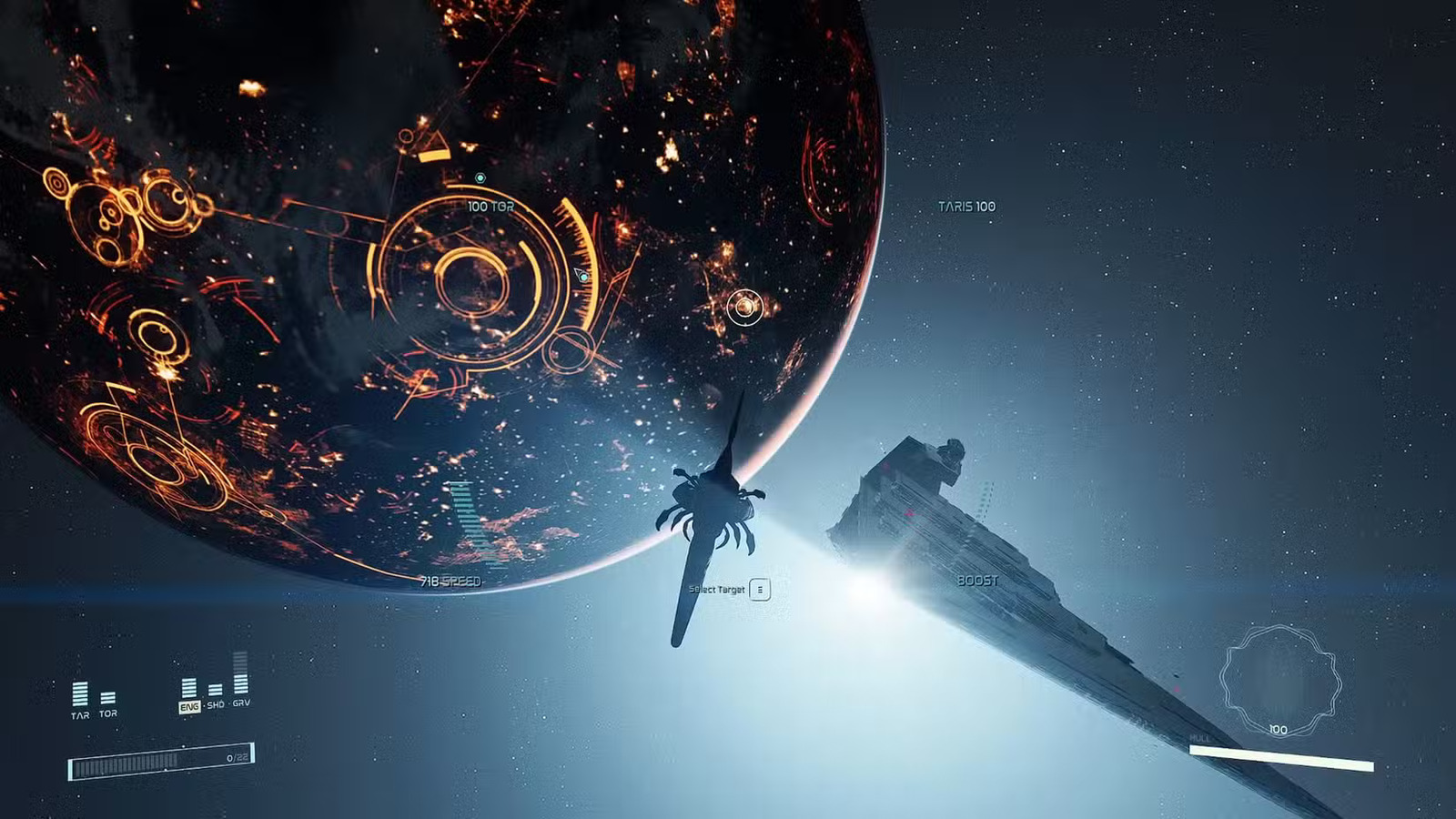This screenshot has height=819, width=1456.
Task: Click the HULL status label
Action: 1200,738
